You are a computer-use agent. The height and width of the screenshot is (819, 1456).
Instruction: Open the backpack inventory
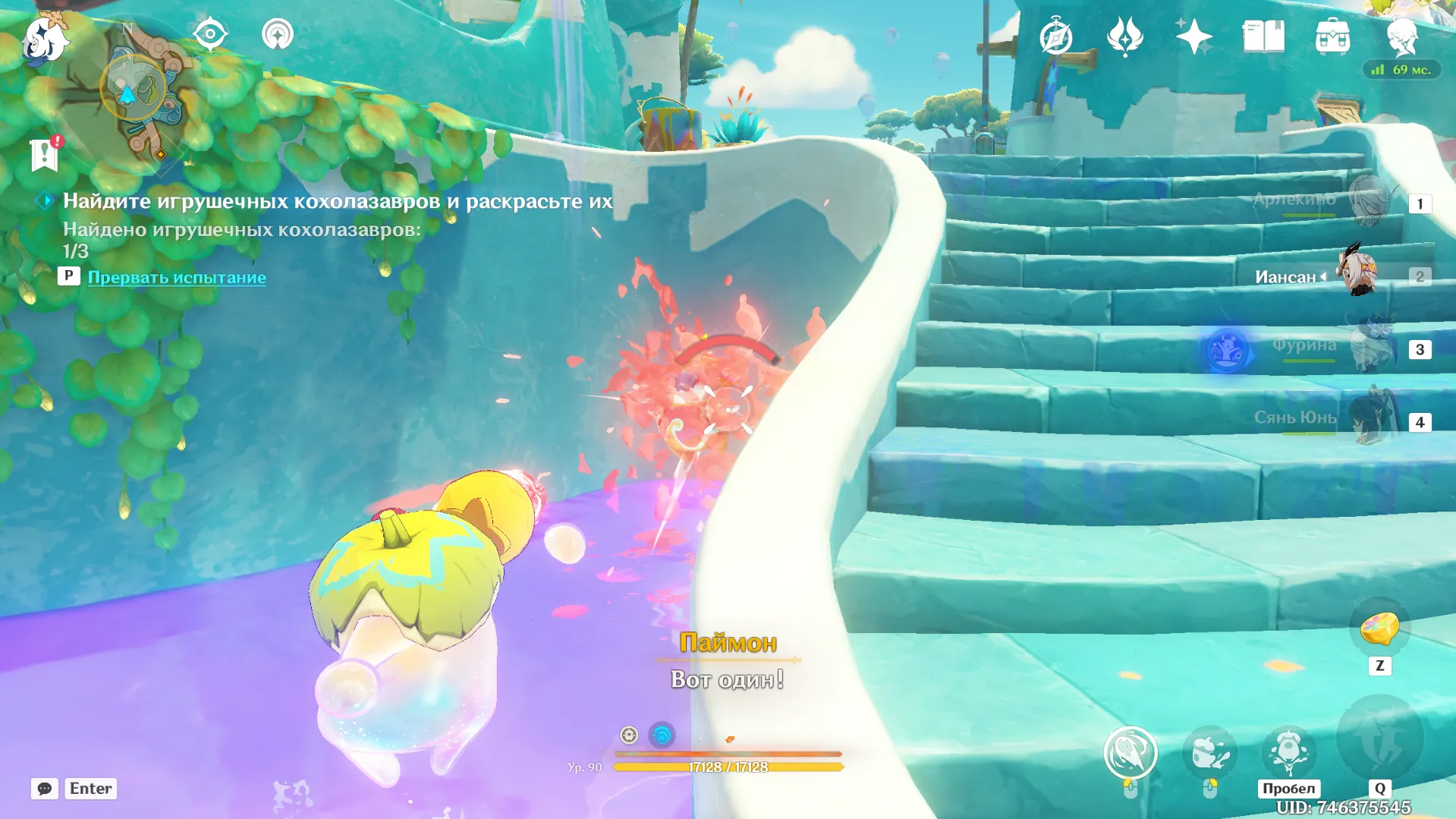point(1332,36)
